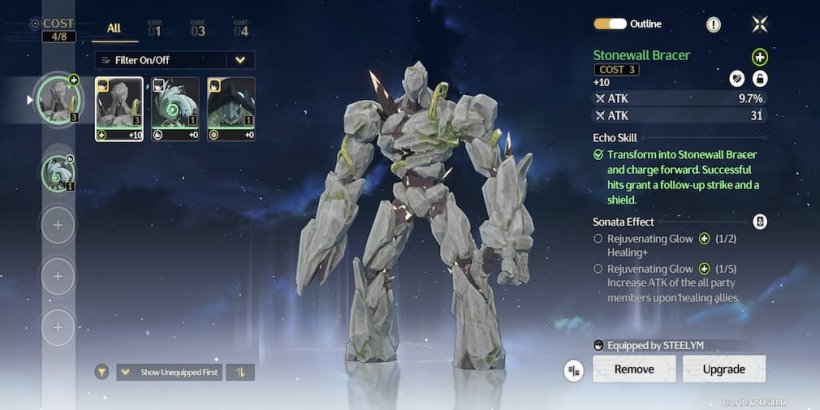The image size is (820, 410).
Task: Select the Stonewall Bracer +10 echo card
Action: click(119, 109)
